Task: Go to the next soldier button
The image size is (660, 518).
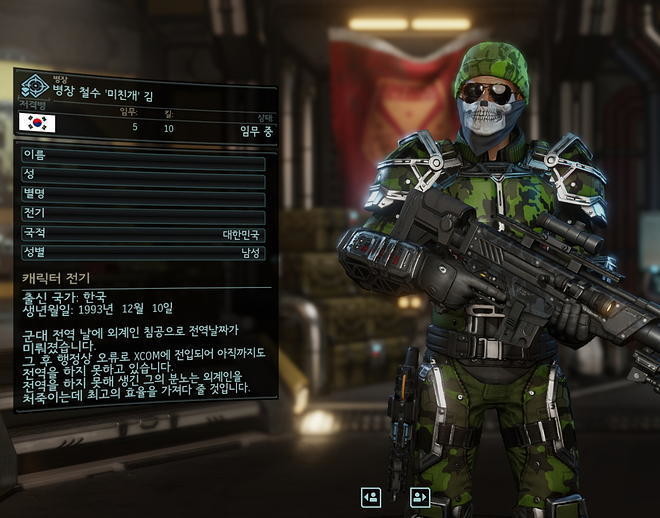Action: pyautogui.click(x=419, y=496)
